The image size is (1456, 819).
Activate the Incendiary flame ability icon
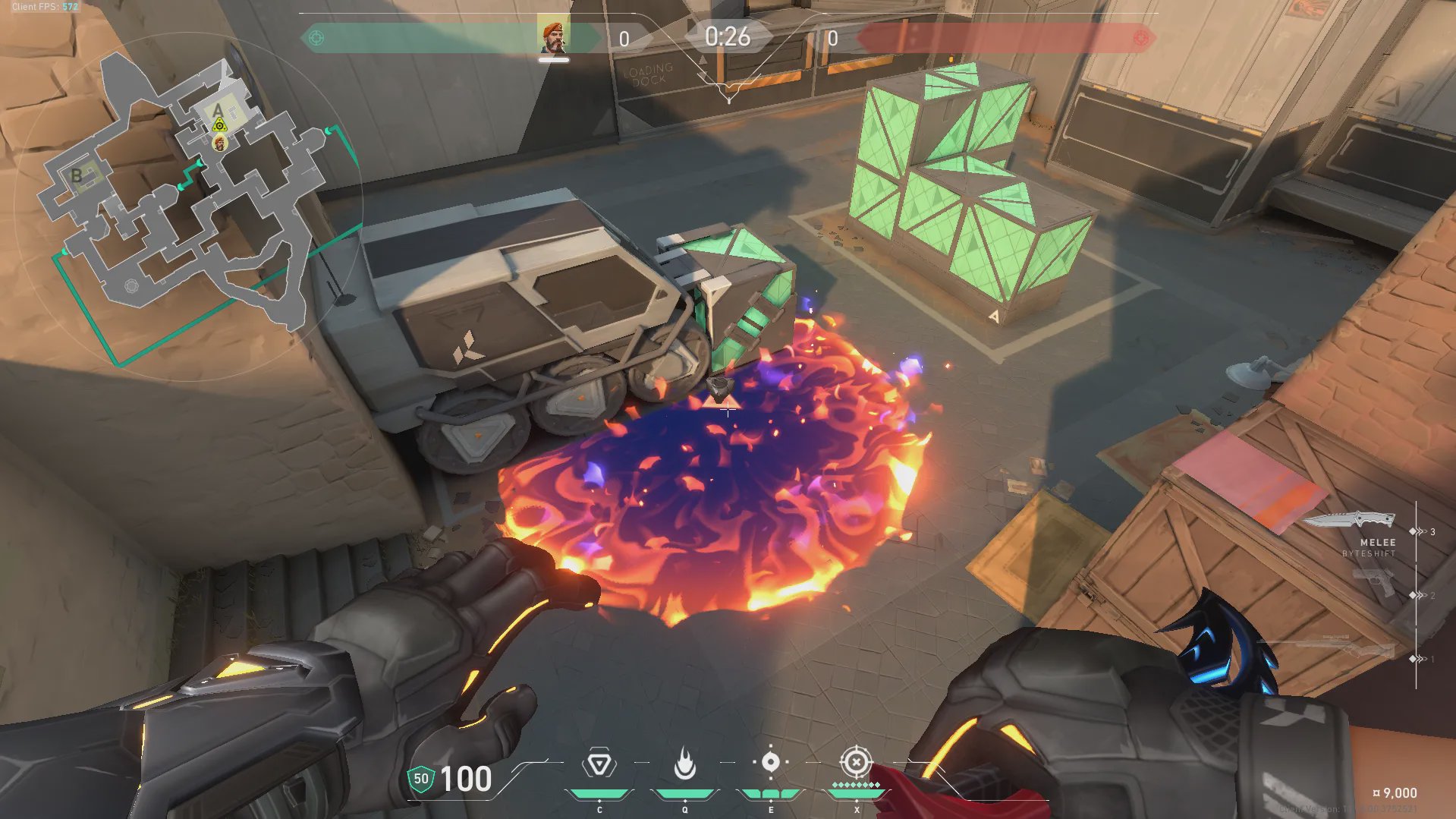pos(685,764)
